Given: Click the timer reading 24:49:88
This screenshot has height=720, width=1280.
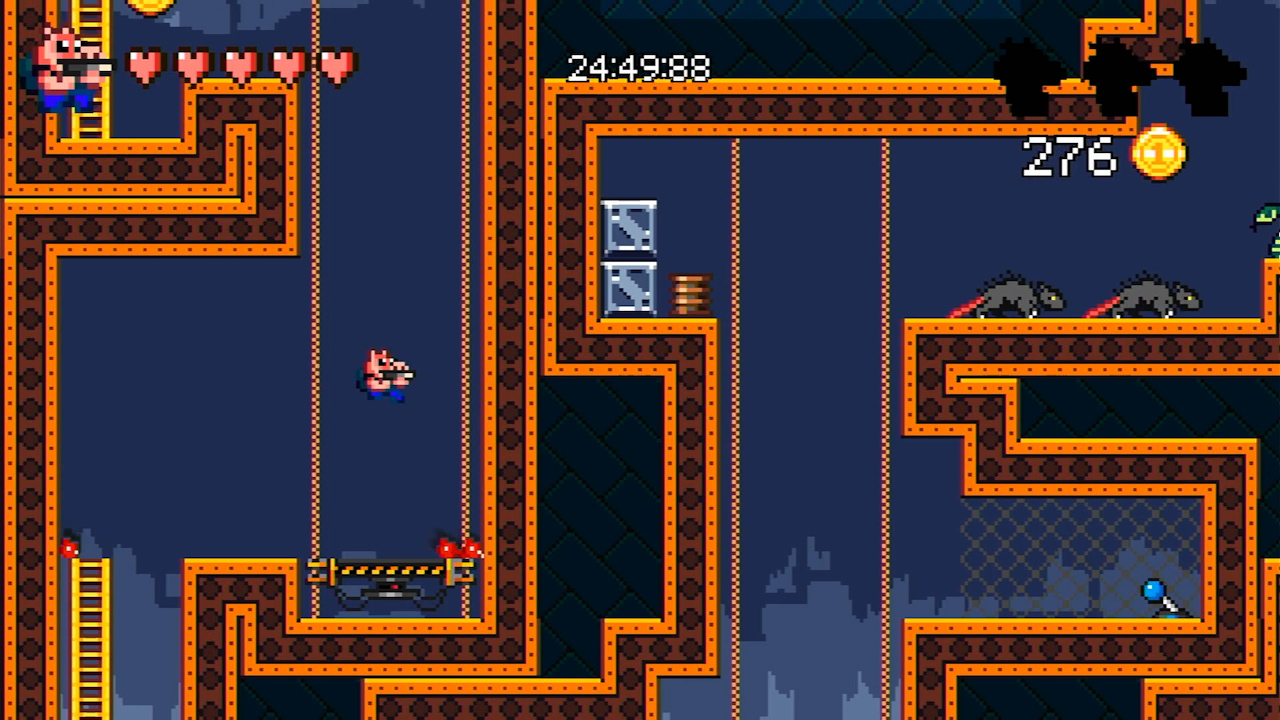Looking at the screenshot, I should click(637, 68).
